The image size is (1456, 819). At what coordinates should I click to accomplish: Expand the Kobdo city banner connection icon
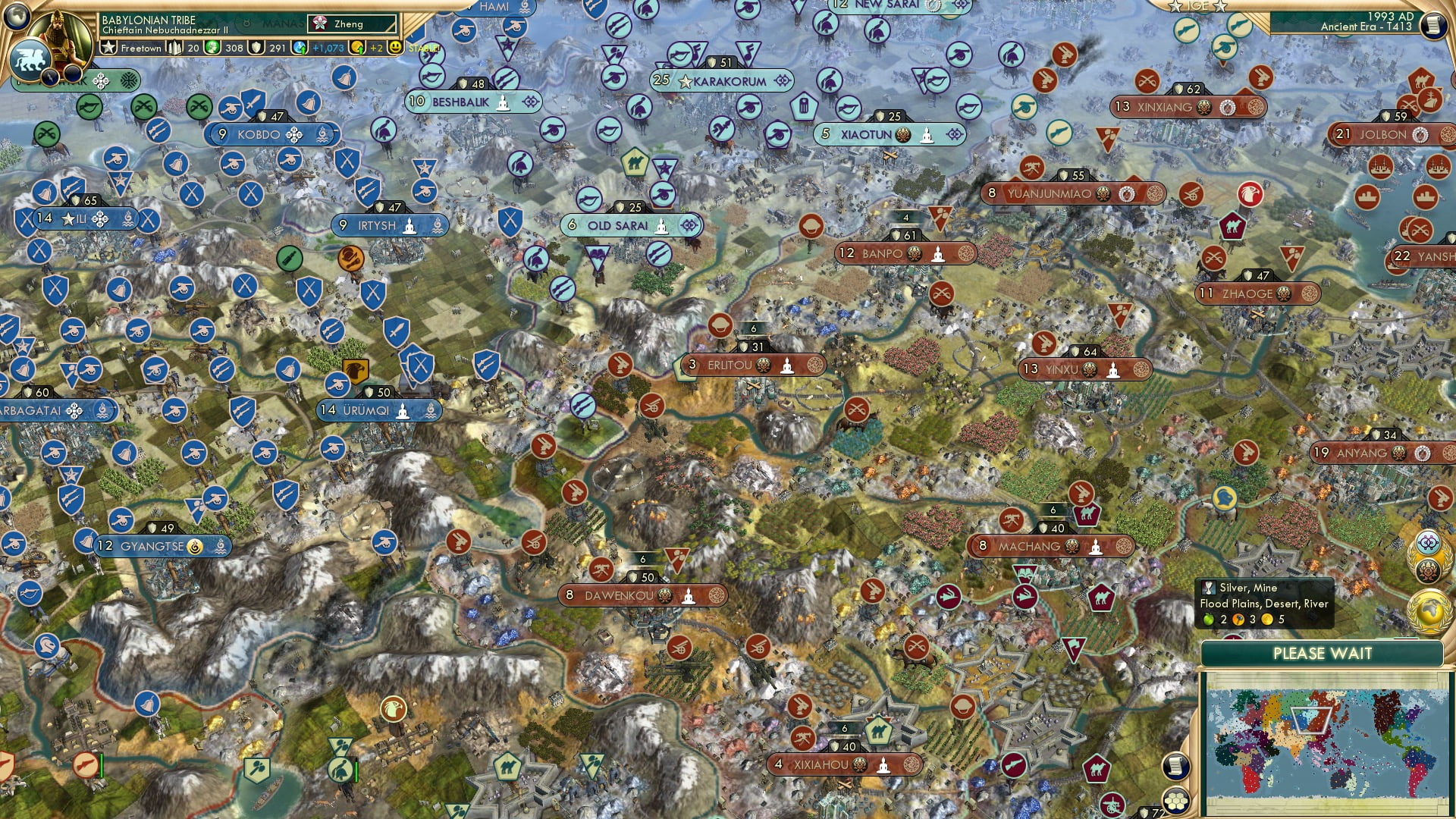click(293, 136)
